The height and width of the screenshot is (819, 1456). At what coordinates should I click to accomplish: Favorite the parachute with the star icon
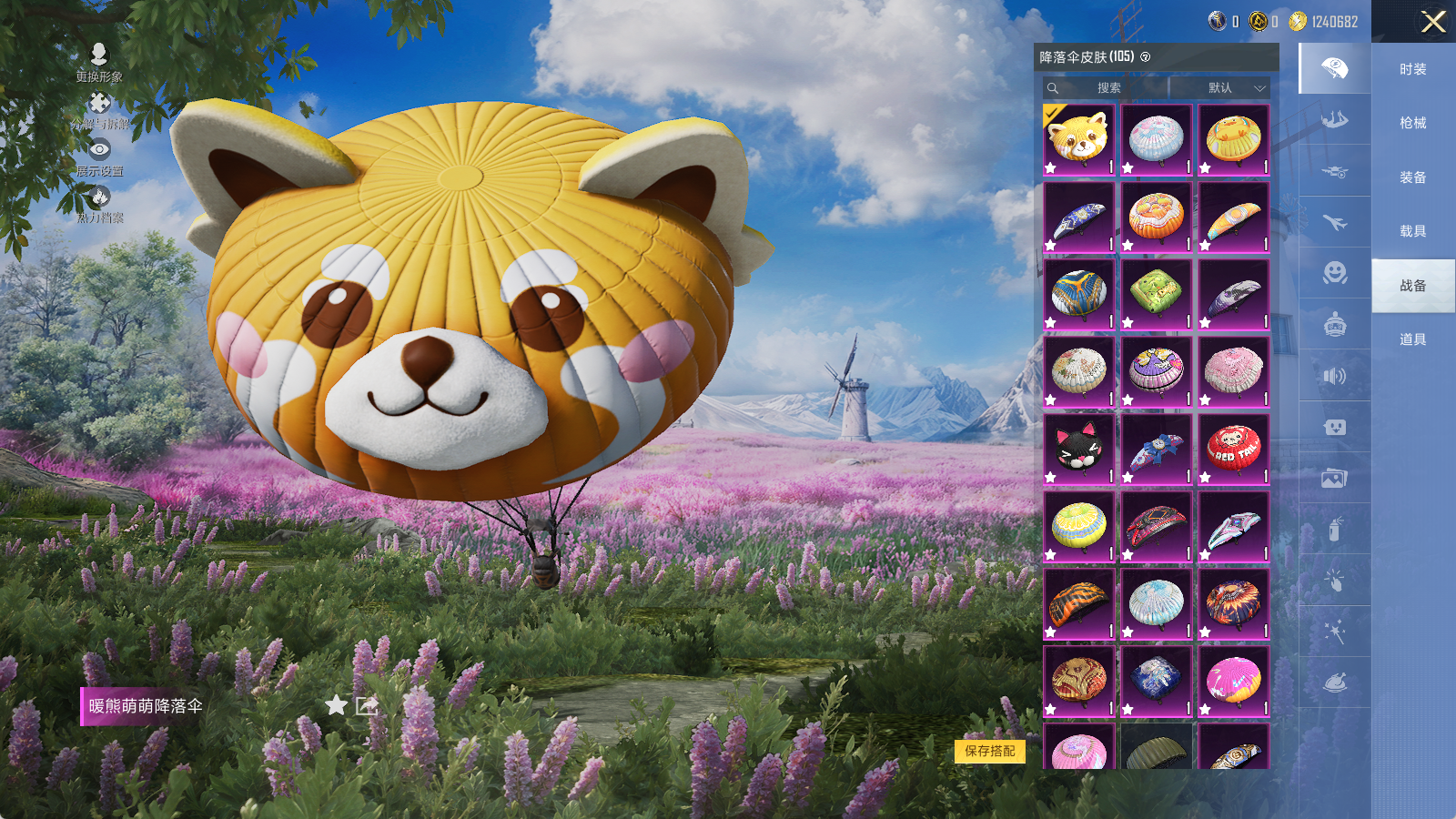pyautogui.click(x=336, y=705)
